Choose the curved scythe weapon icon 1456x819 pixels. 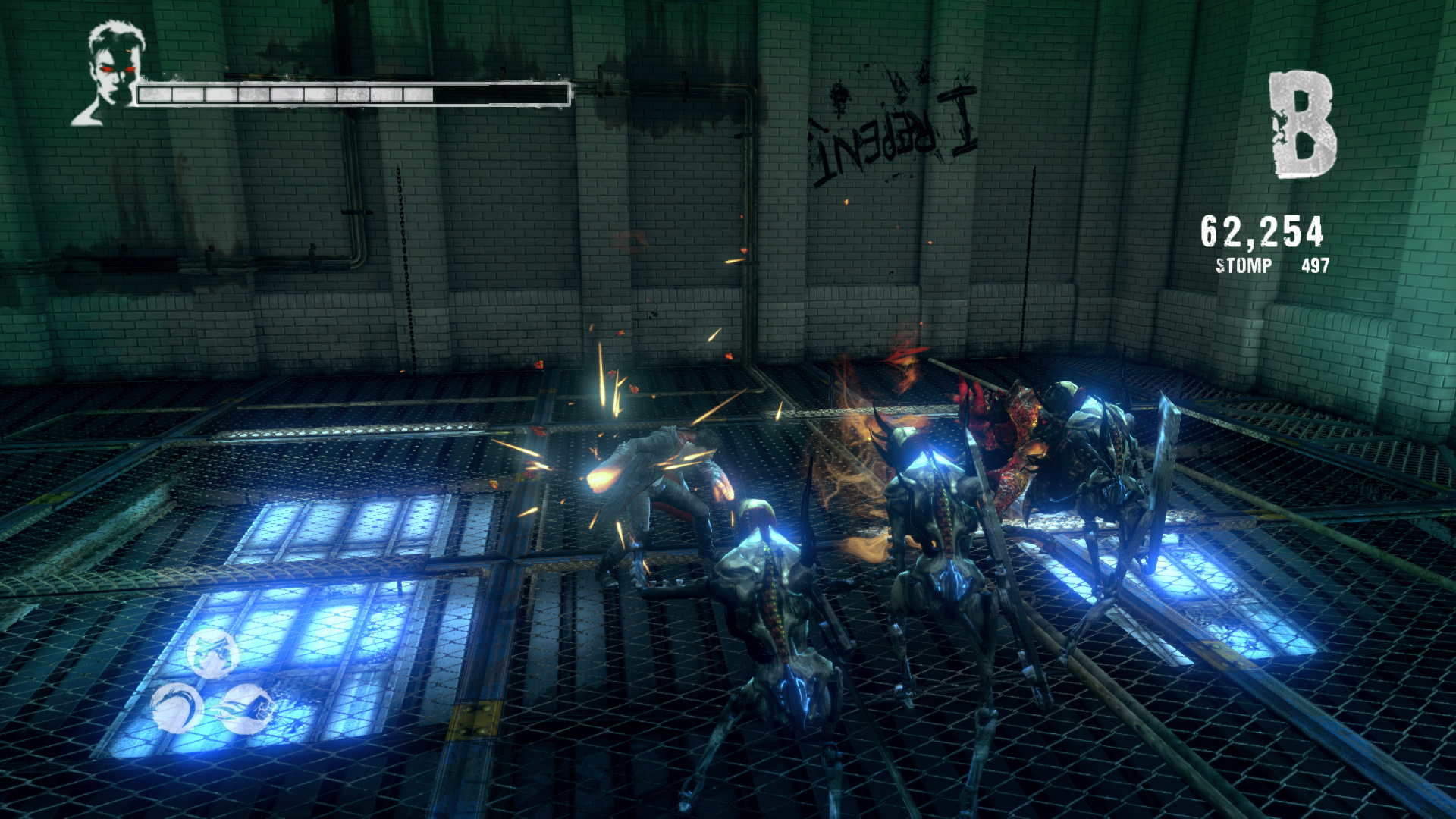pyautogui.click(x=177, y=708)
